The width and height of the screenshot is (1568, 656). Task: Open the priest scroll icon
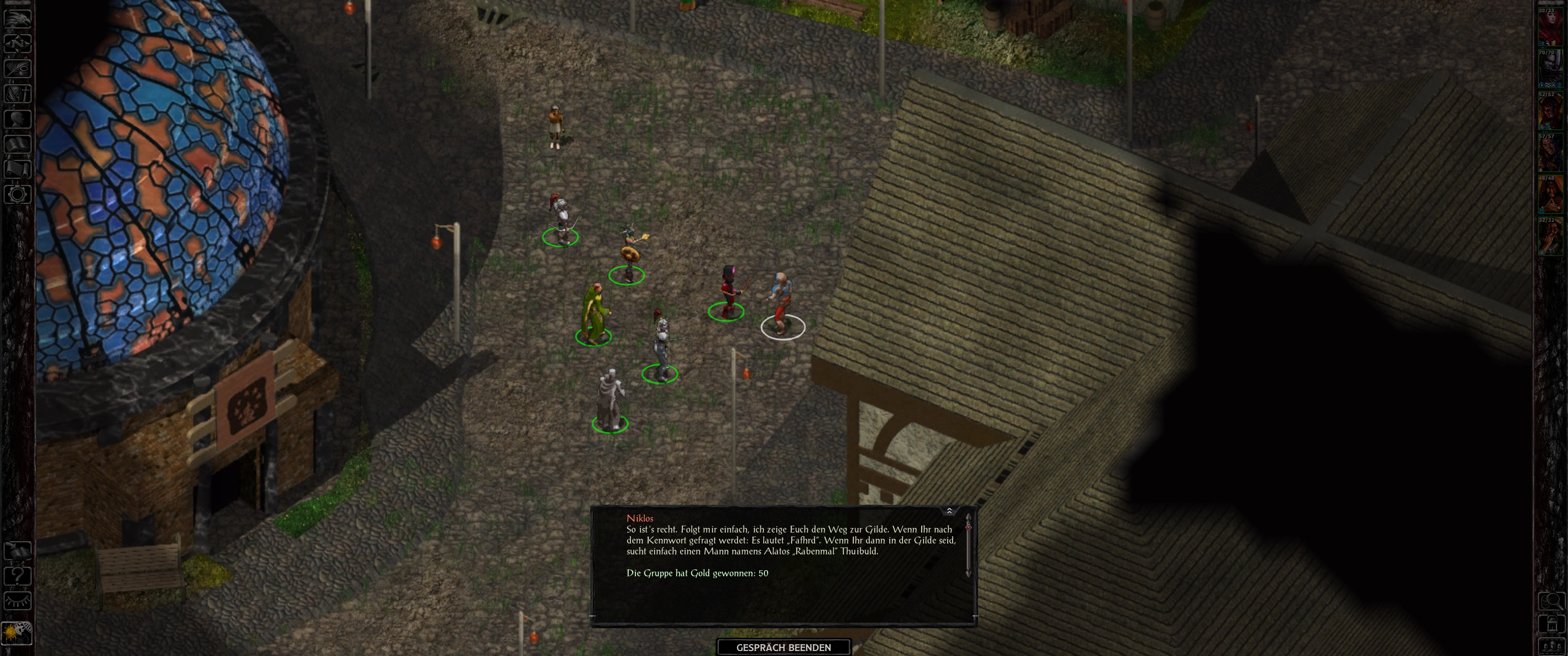click(18, 169)
